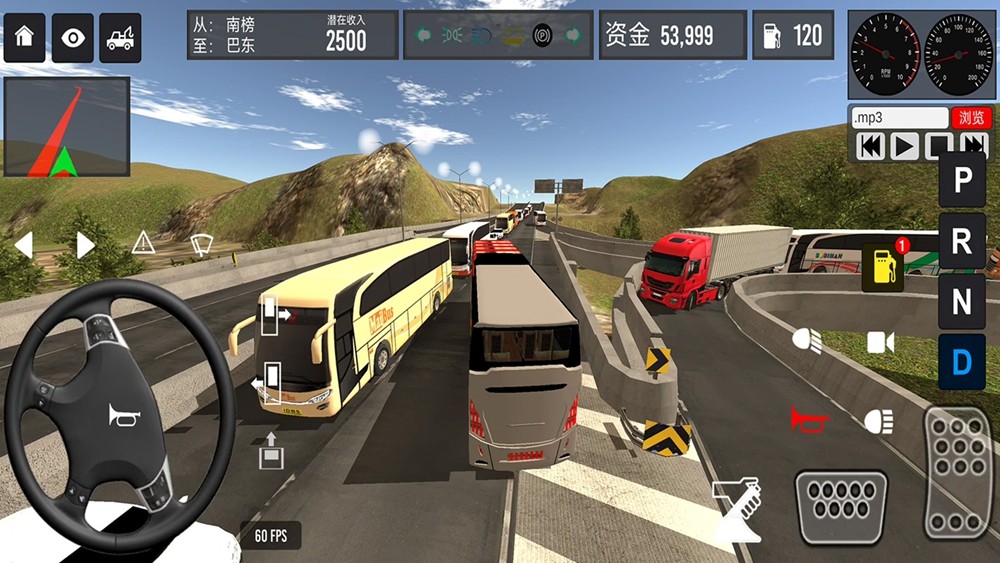The height and width of the screenshot is (563, 1000).
Task: Toggle the eye view icon
Action: click(x=72, y=38)
